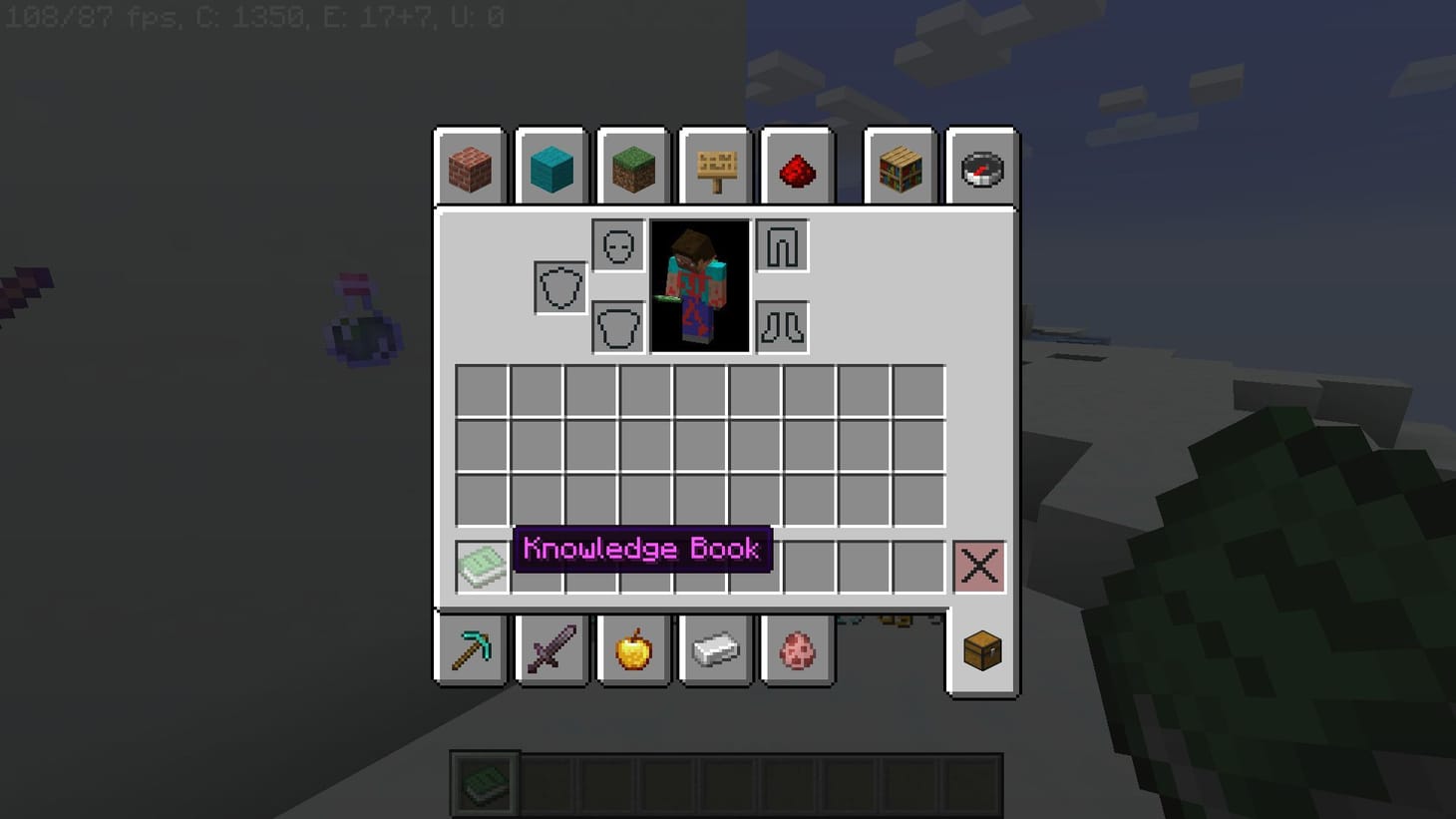Screen dimensions: 1456x819
Task: Open the Redstone category icon
Action: click(x=797, y=169)
